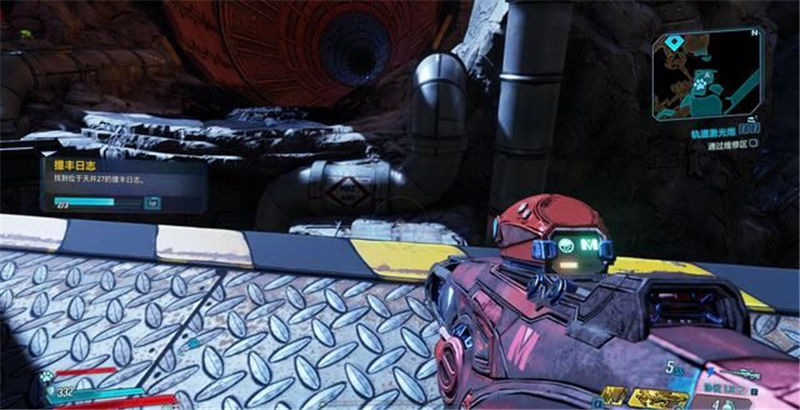Open the minimap in the corner
Screen dimensions: 800x410
click(709, 74)
